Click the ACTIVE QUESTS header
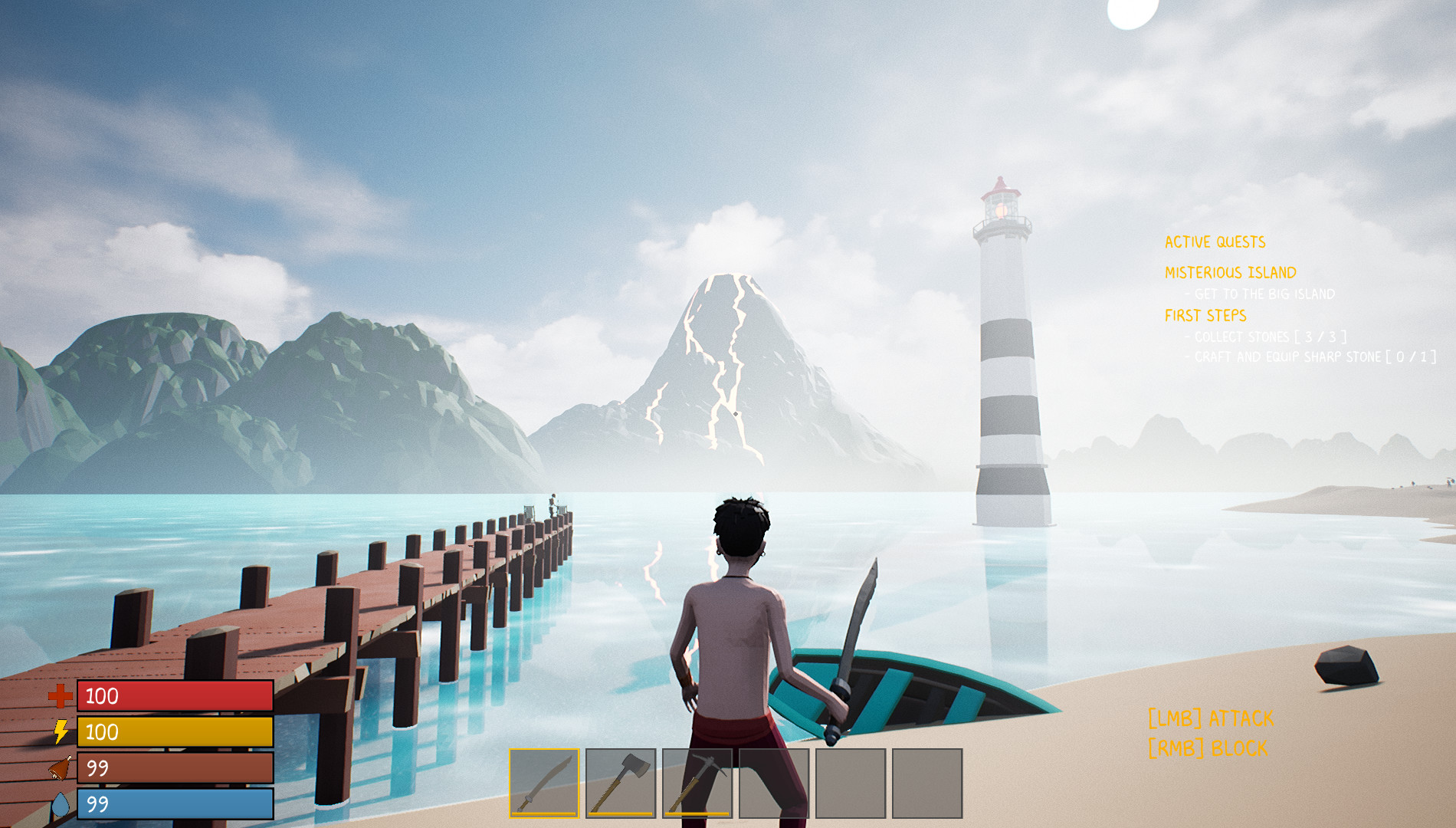Viewport: 1456px width, 828px height. pyautogui.click(x=1215, y=241)
